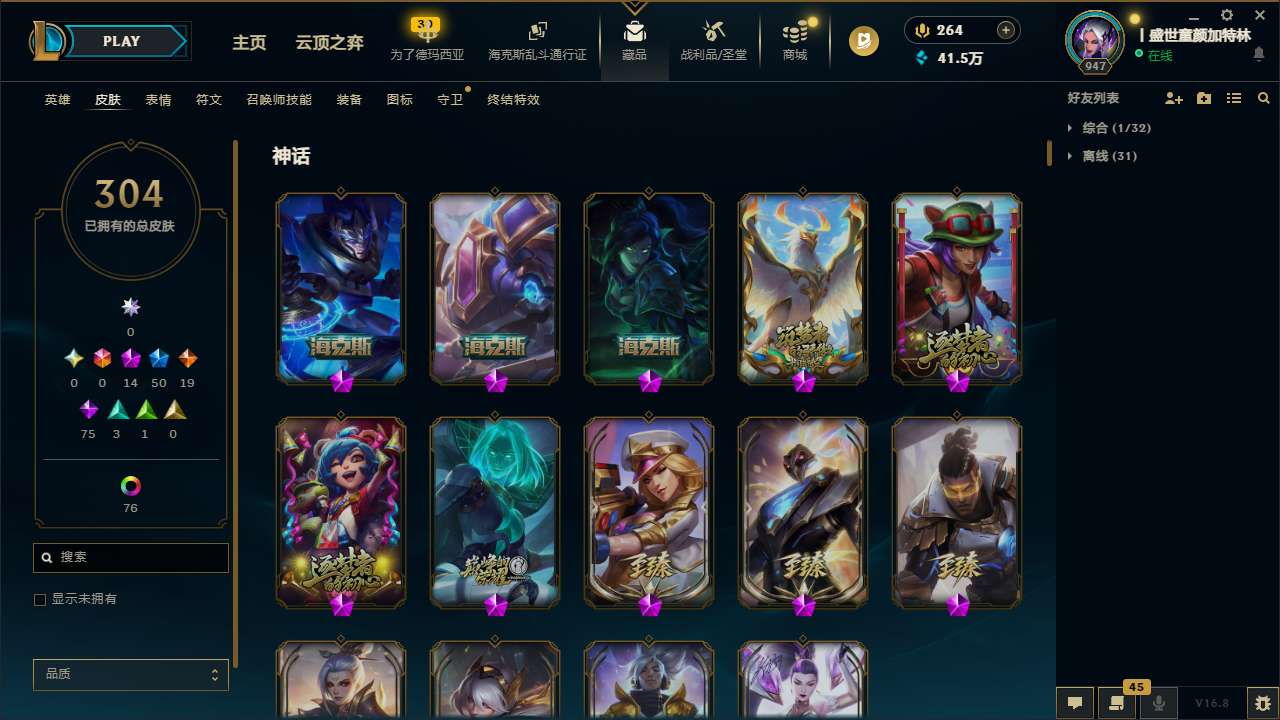Enable the 显示未拥有 checkbox
Viewport: 1280px width, 720px height.
(x=40, y=599)
